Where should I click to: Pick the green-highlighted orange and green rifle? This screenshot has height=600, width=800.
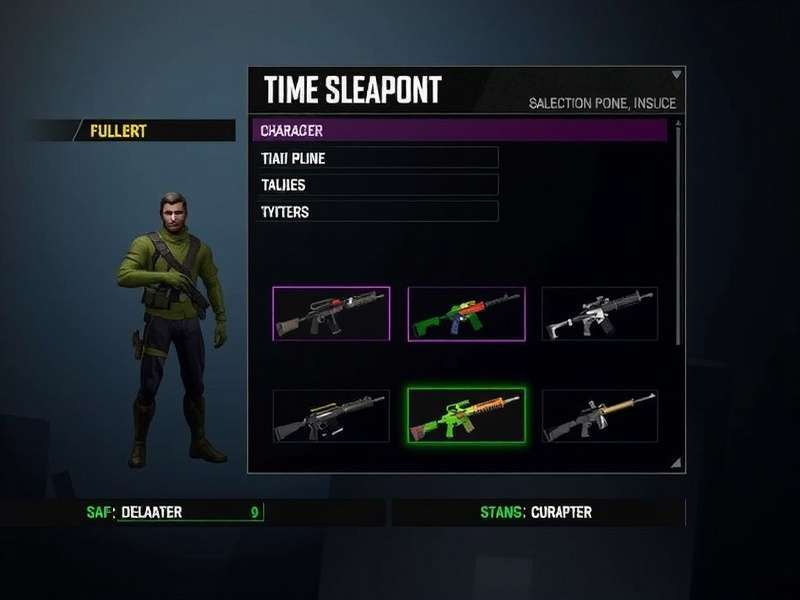[x=466, y=415]
